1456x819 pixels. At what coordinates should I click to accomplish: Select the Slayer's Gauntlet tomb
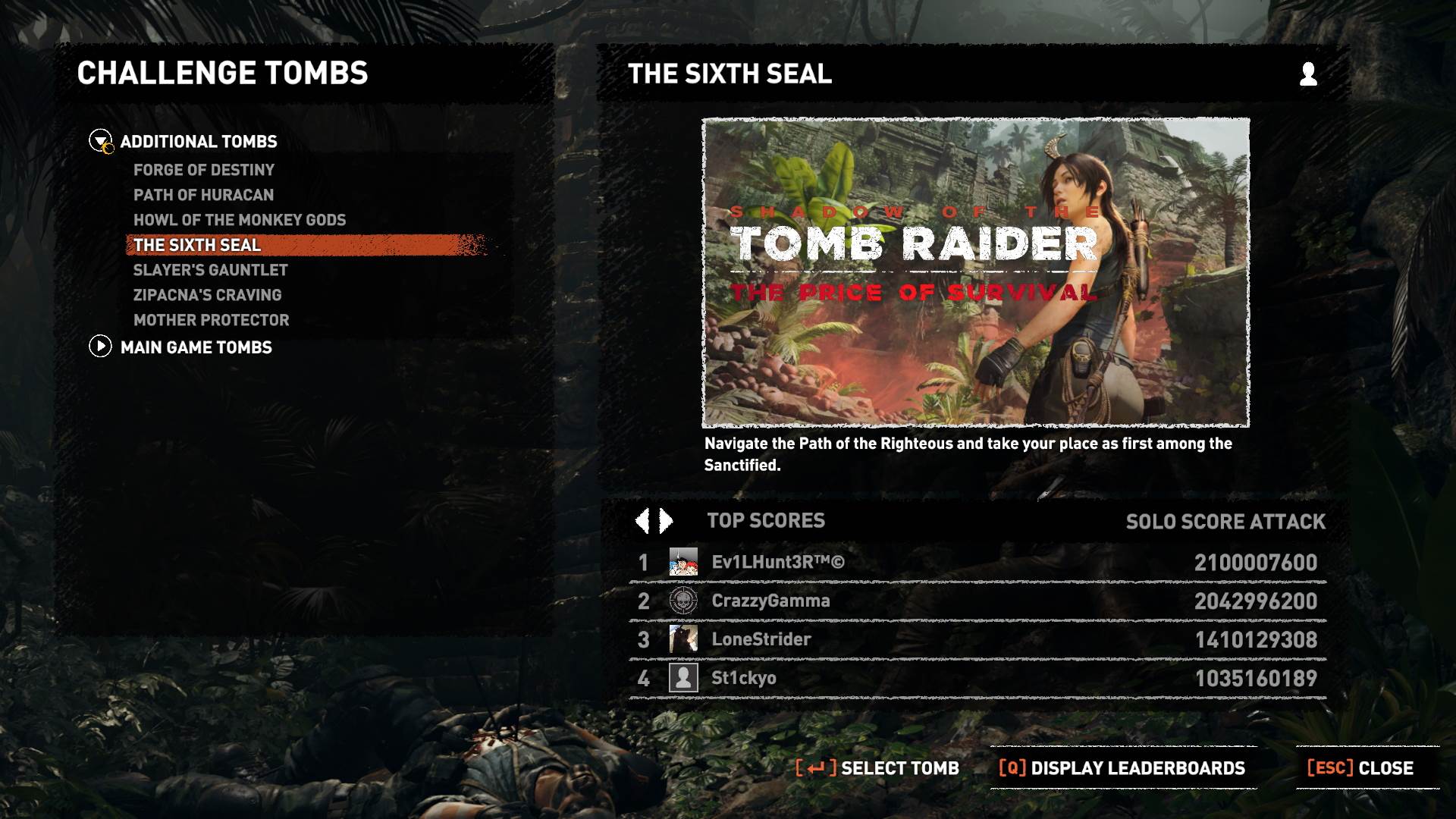point(209,270)
